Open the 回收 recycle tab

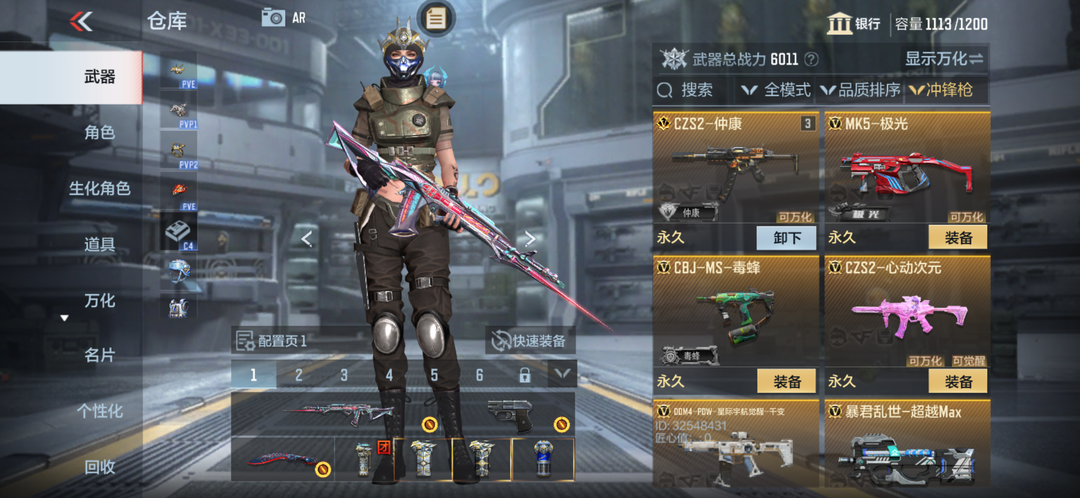(99, 466)
